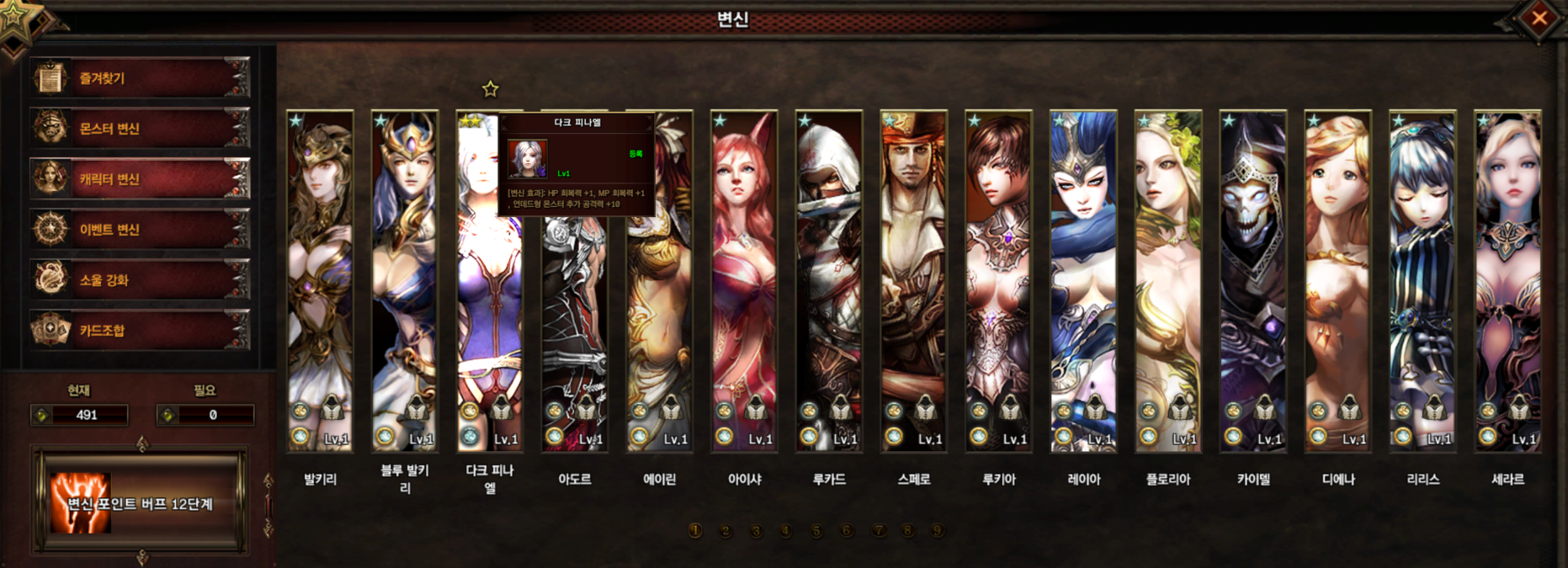Toggle the favorite star above 다크 피나엘
This screenshot has width=1568, height=568.
[490, 88]
